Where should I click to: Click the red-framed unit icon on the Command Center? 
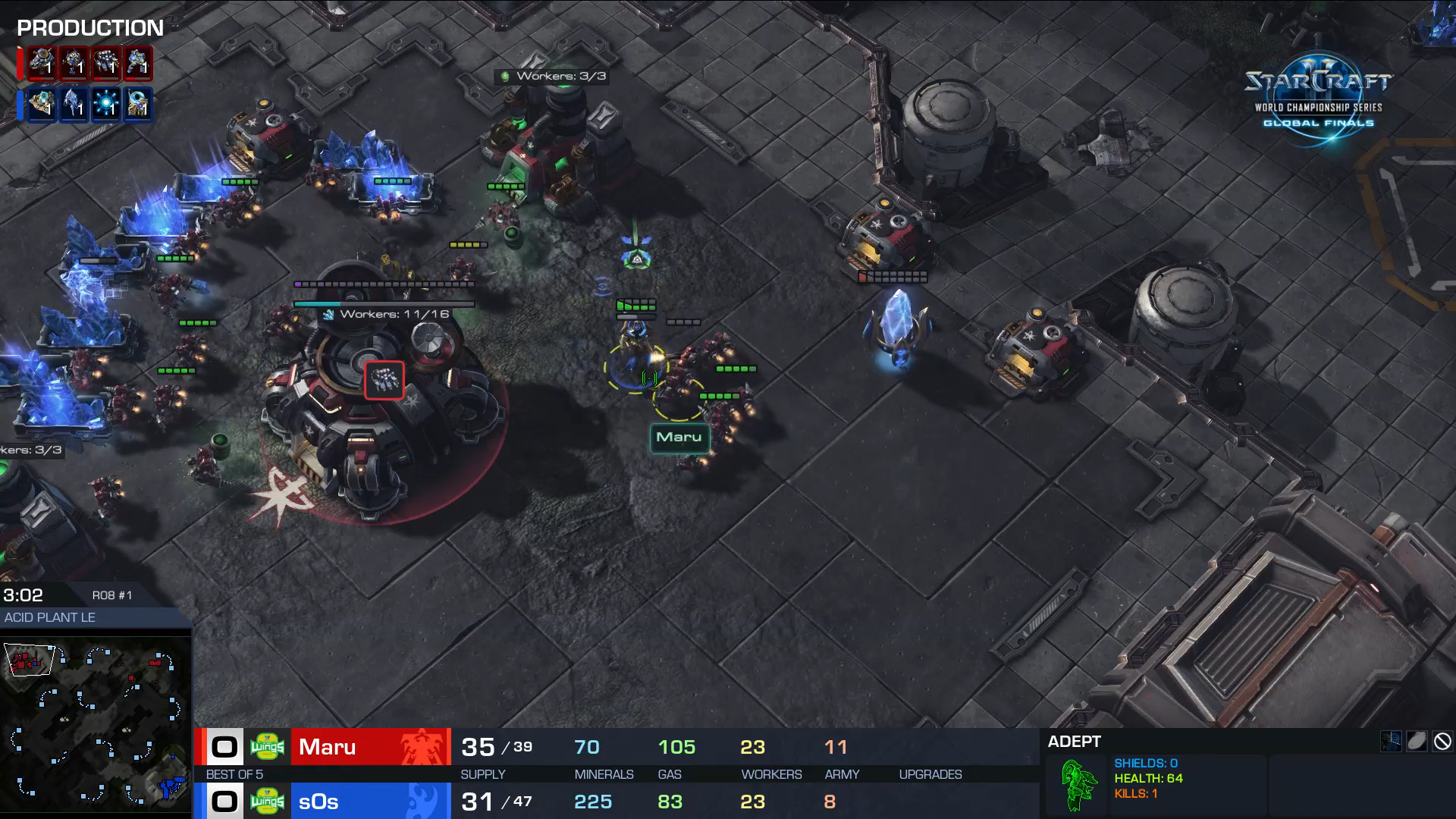[x=384, y=380]
